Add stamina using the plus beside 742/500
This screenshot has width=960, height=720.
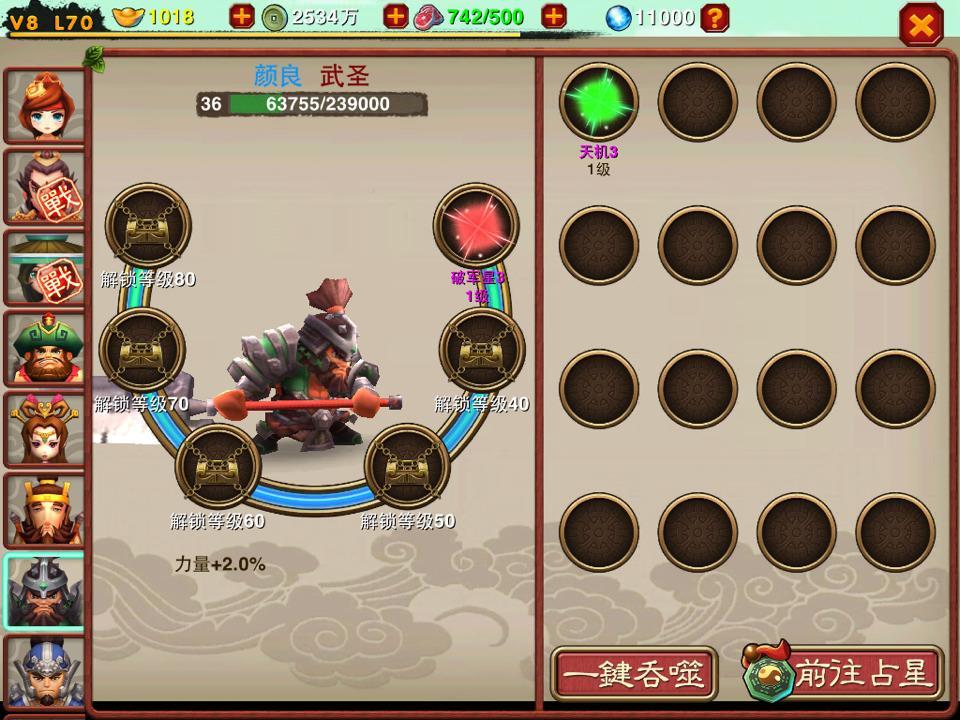pos(553,16)
